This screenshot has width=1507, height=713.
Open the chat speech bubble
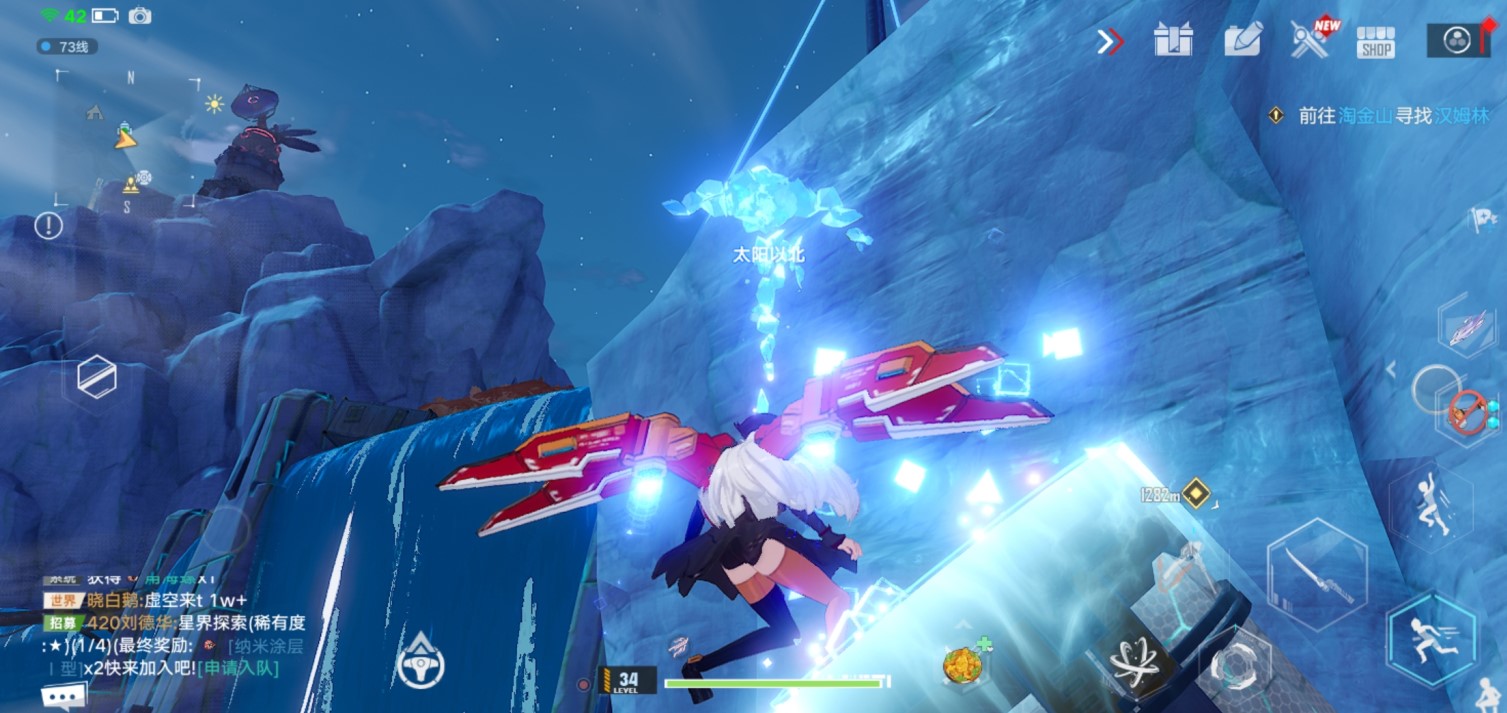[x=64, y=696]
